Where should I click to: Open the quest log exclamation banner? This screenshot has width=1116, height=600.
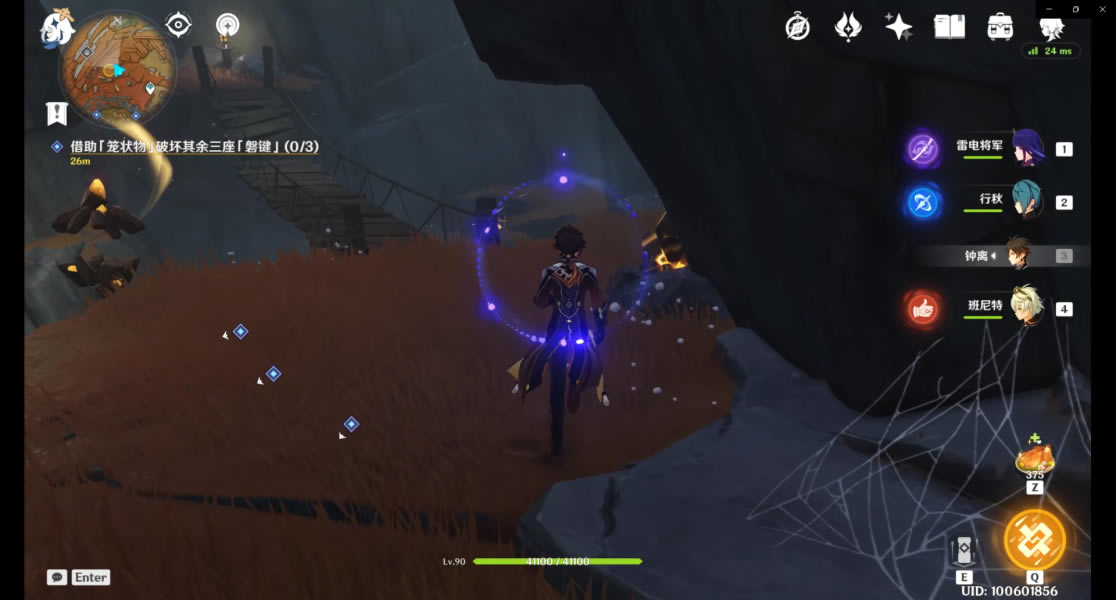coord(57,113)
